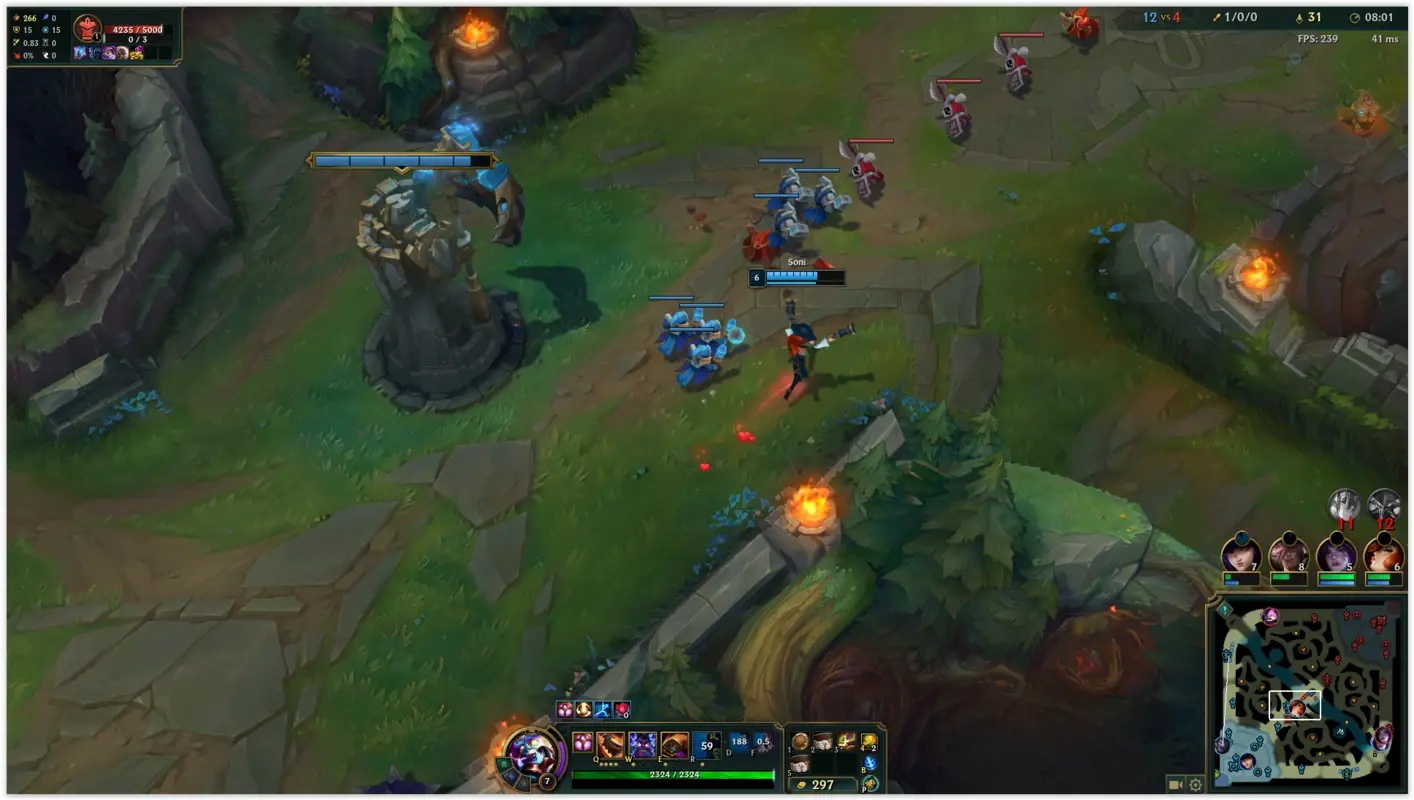The height and width of the screenshot is (800, 1414).
Task: Trigger the R ultimate ability icon
Action: coord(705,742)
